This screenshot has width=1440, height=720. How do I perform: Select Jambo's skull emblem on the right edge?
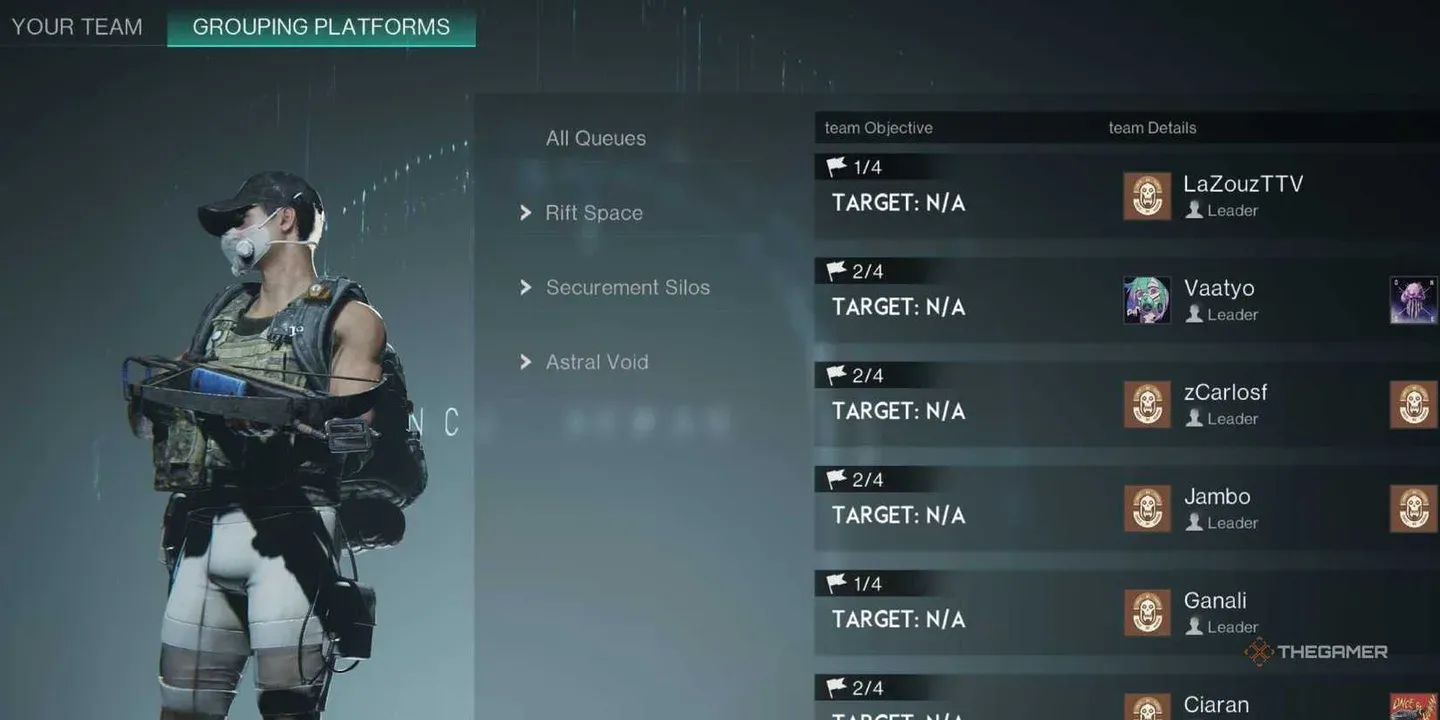(1413, 508)
